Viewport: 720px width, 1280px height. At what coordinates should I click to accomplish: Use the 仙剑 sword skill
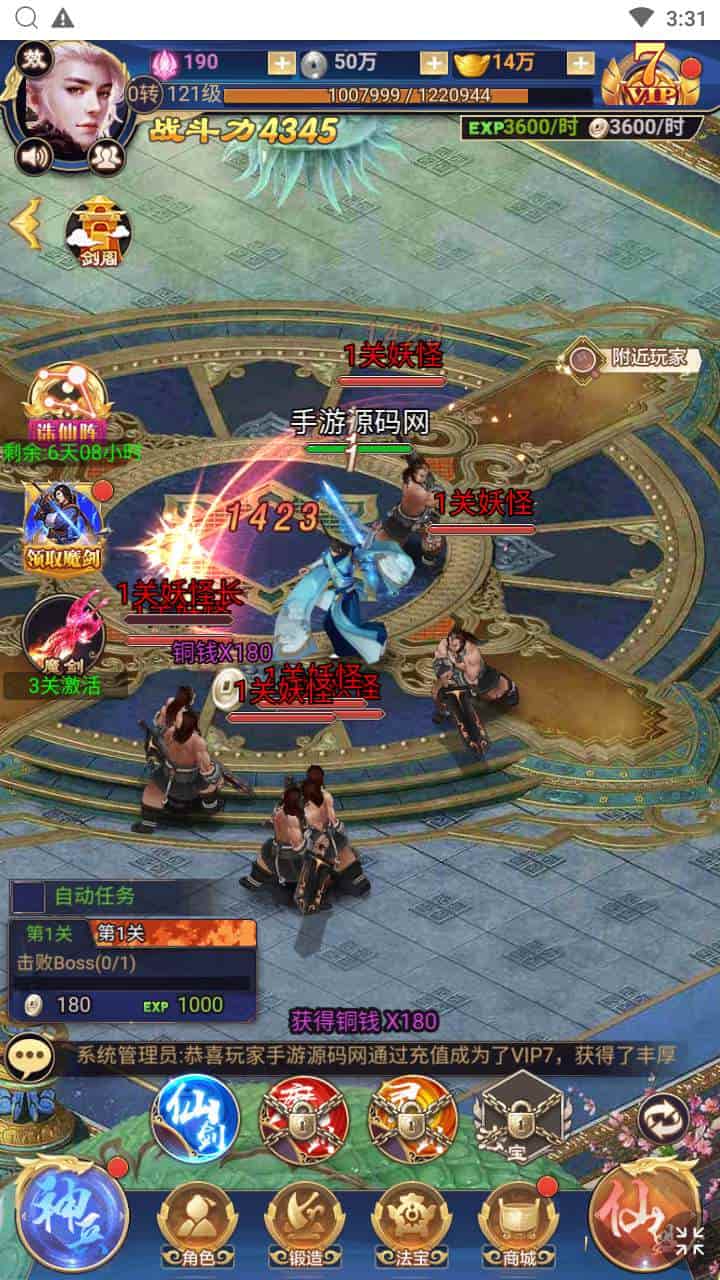195,1118
